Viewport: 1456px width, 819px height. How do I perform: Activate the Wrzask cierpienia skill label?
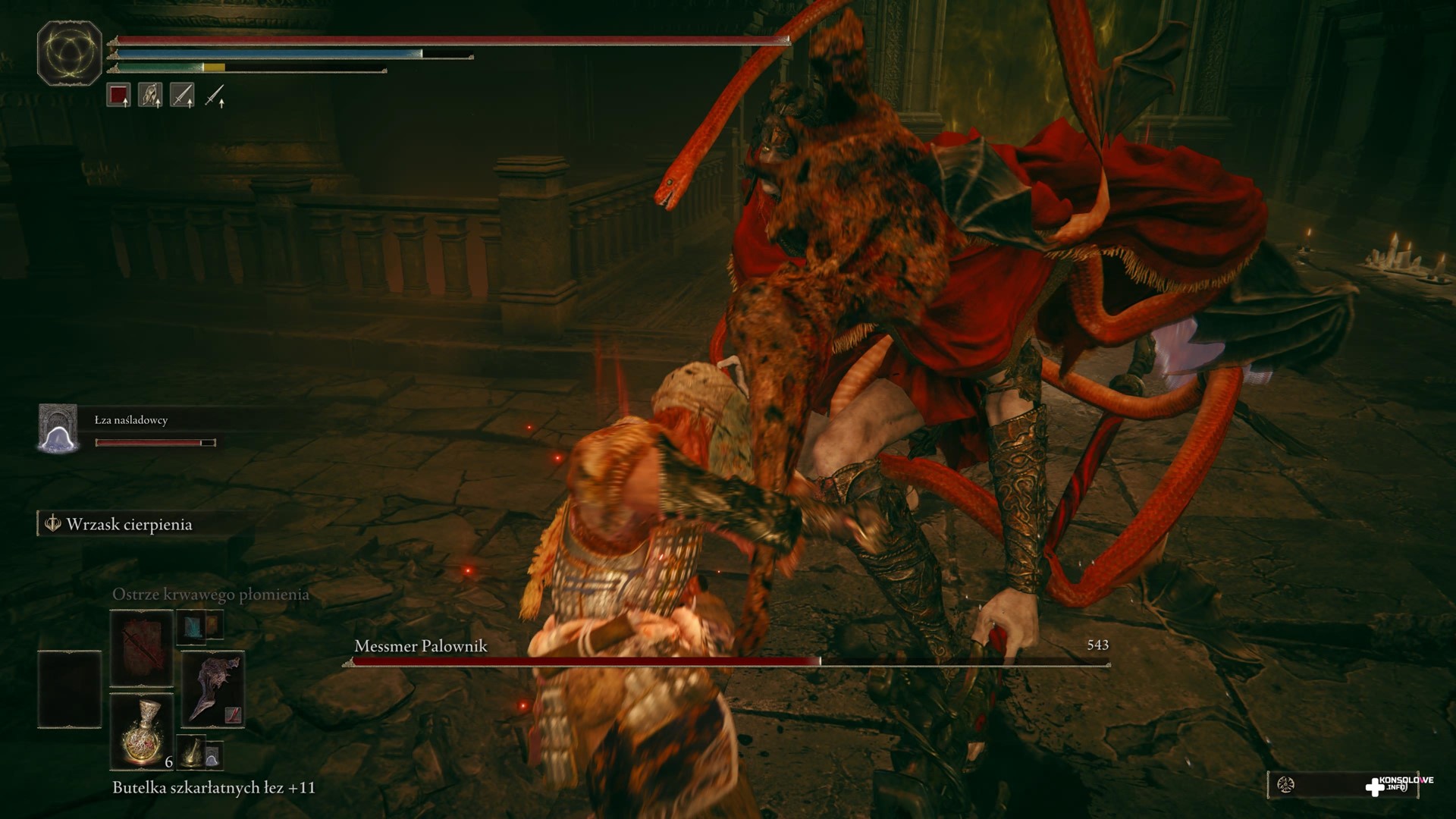click(x=129, y=525)
